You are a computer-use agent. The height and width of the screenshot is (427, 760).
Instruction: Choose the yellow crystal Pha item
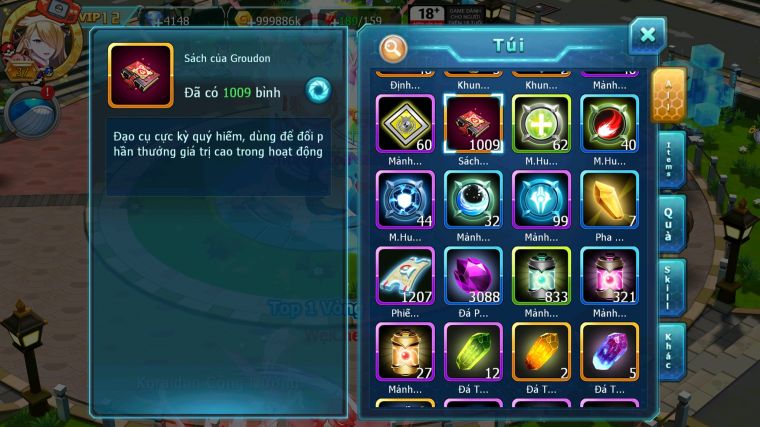coord(609,199)
